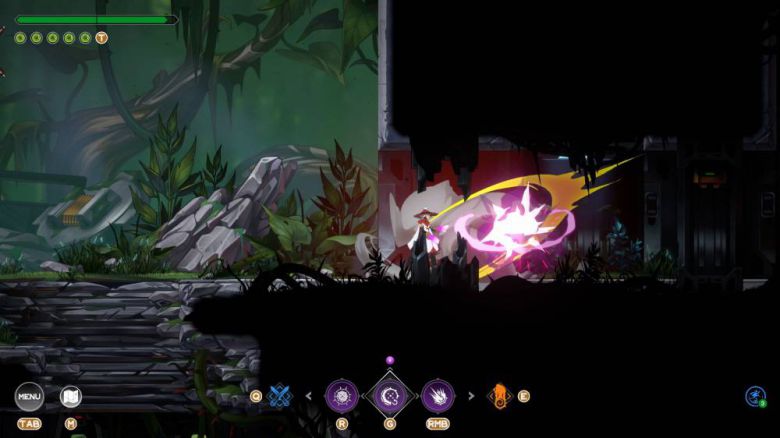The image size is (780, 438).
Task: Activate the purple claw slash skill
Action: pos(437,396)
